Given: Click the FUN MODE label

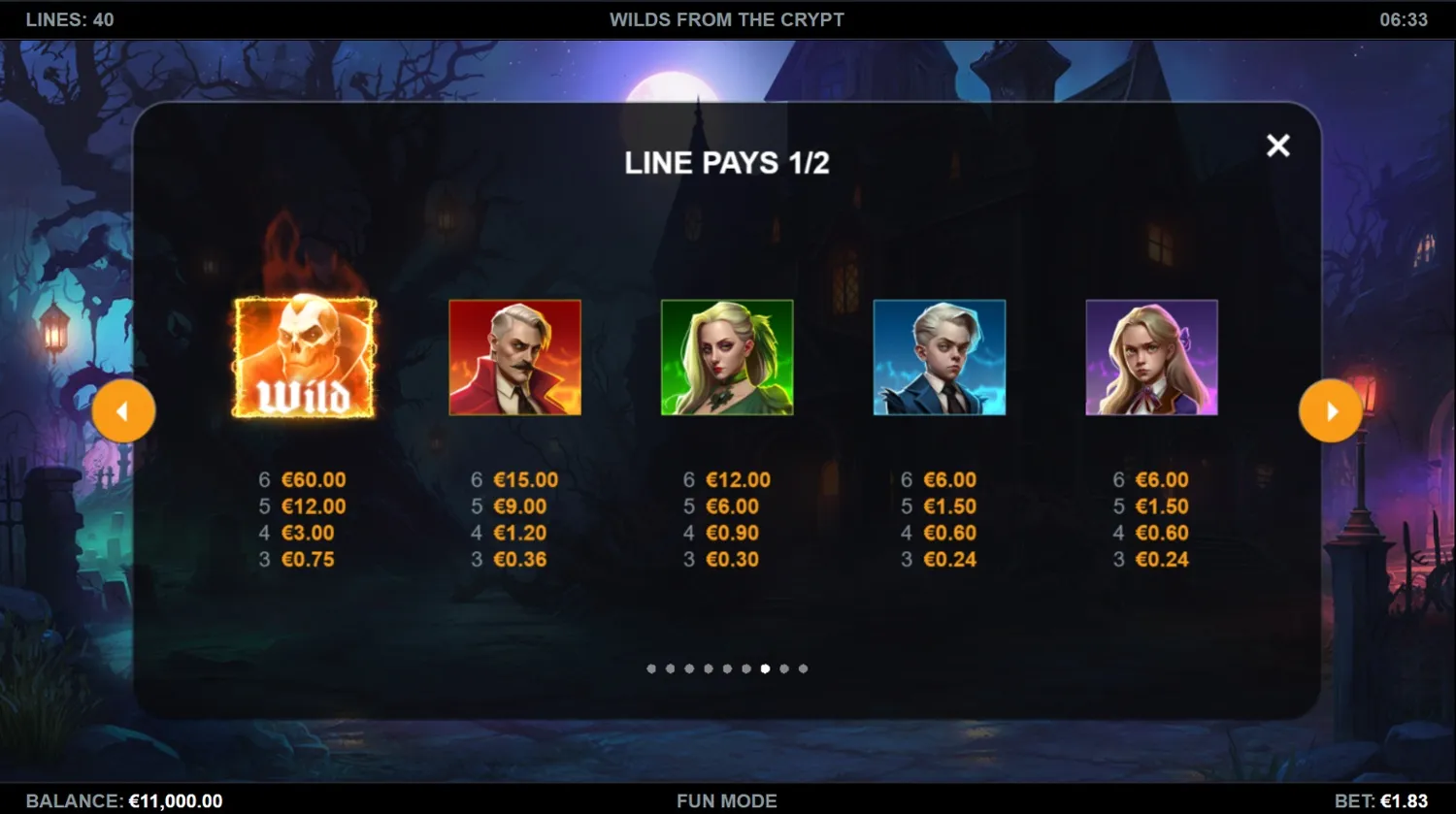Looking at the screenshot, I should coord(727,800).
